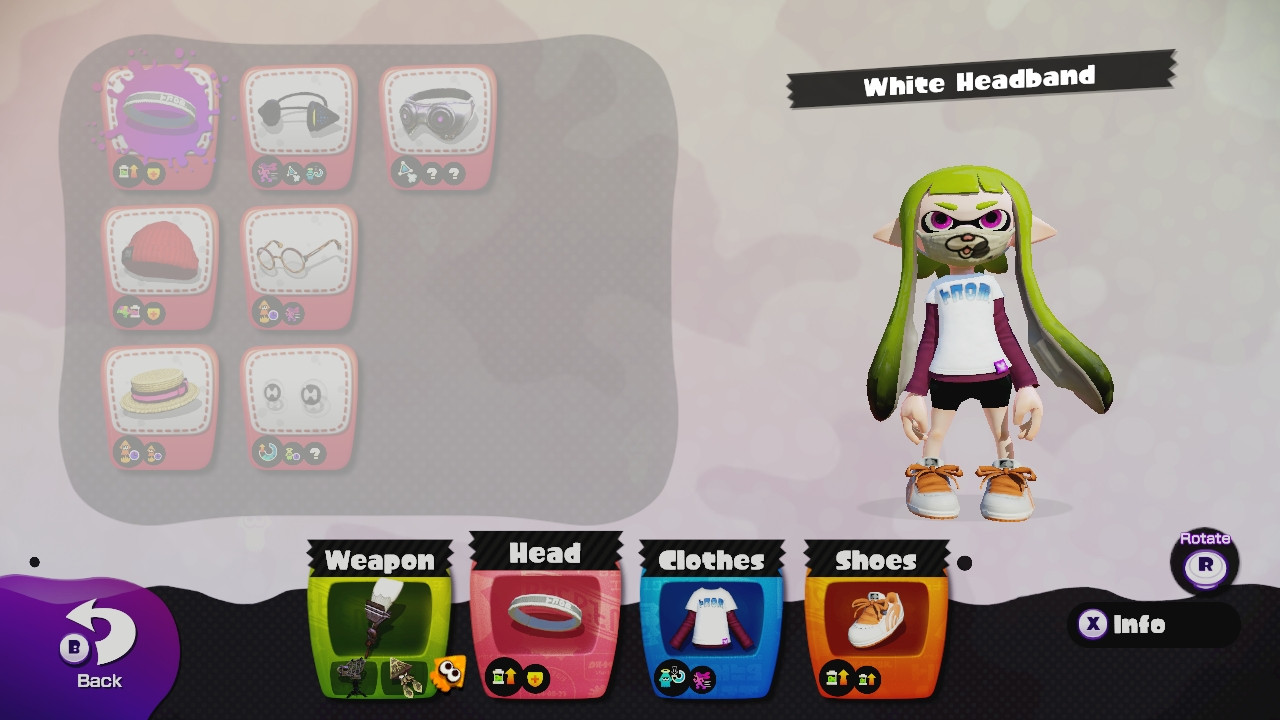This screenshot has height=720, width=1280.
Task: Click the first ability icon under the black headphones
Action: 265,170
